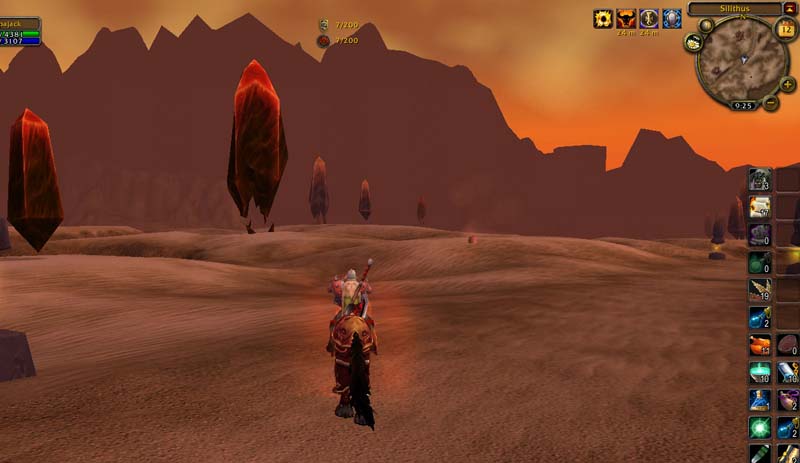The image size is (800, 463).
Task: Use the roasted meat food item
Action: 760,346
